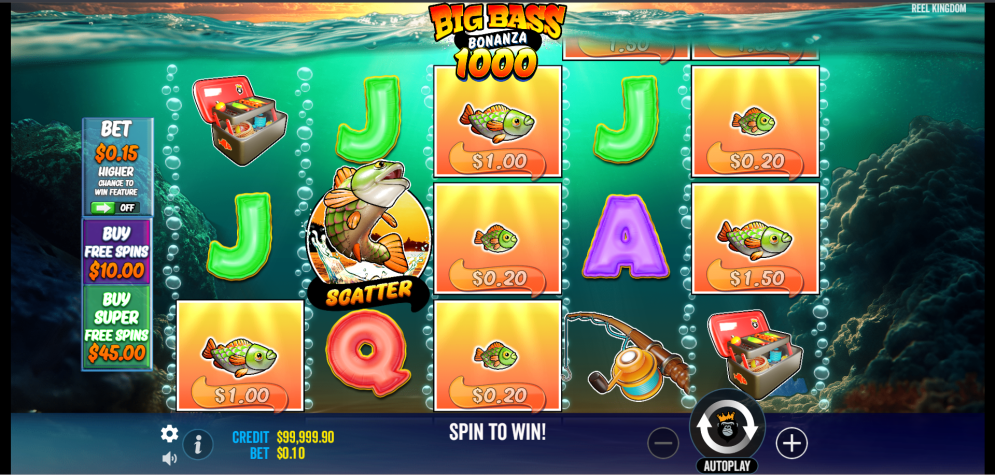Open the Autoplay options
This screenshot has width=995, height=475.
pos(727,466)
